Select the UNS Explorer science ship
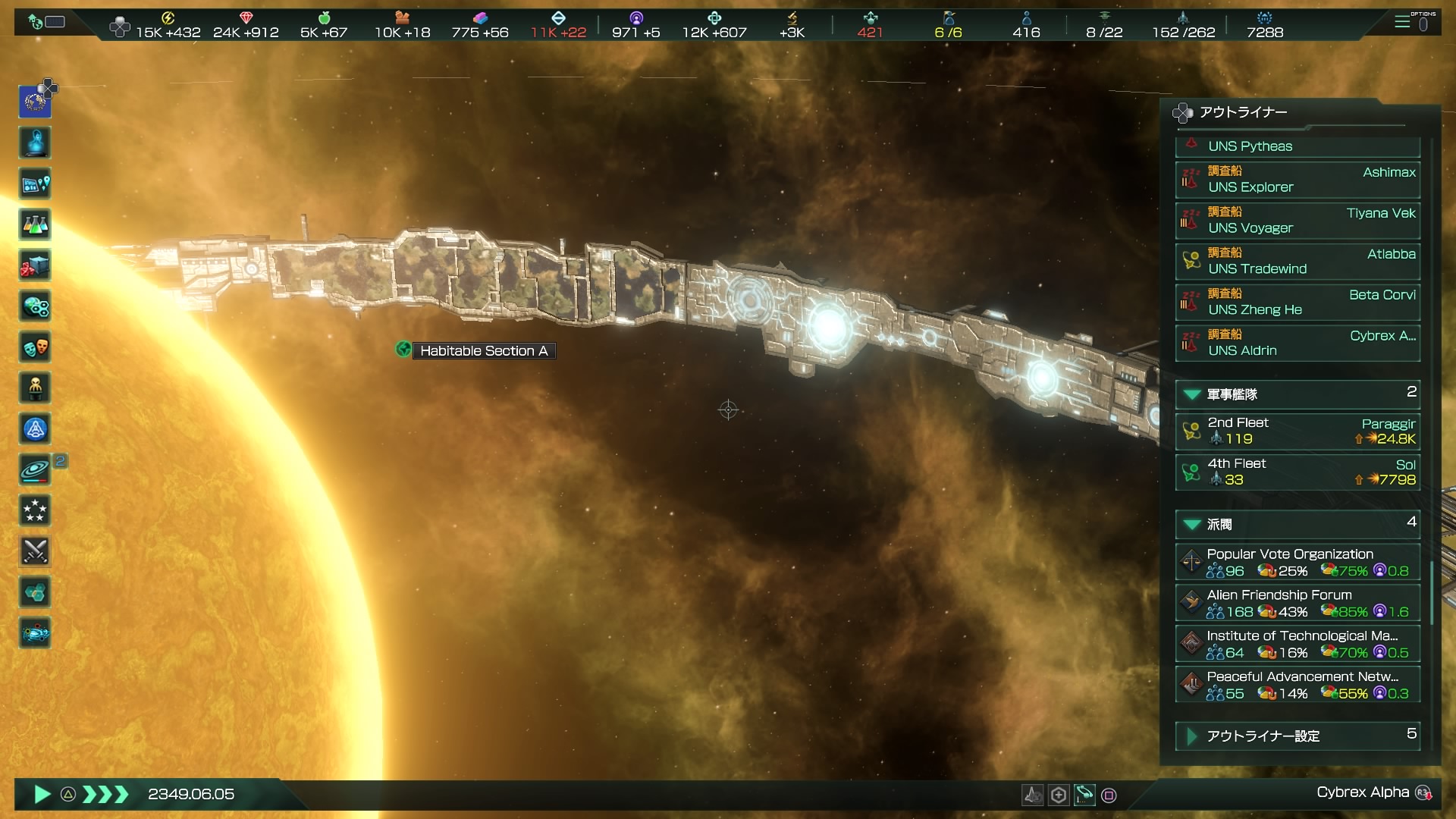 tap(1297, 180)
